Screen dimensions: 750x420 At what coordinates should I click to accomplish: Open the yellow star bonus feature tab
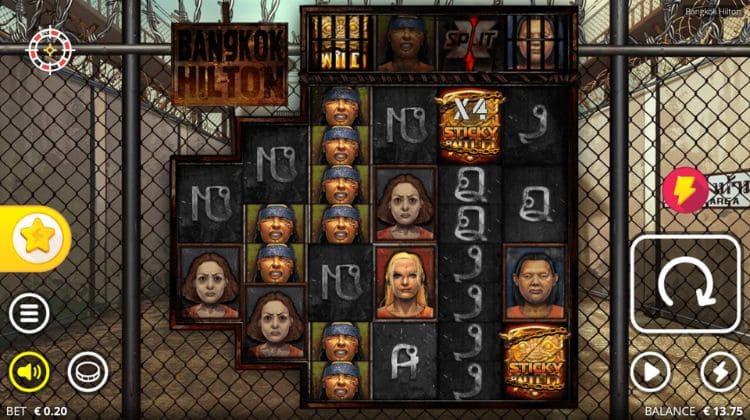tap(40, 237)
